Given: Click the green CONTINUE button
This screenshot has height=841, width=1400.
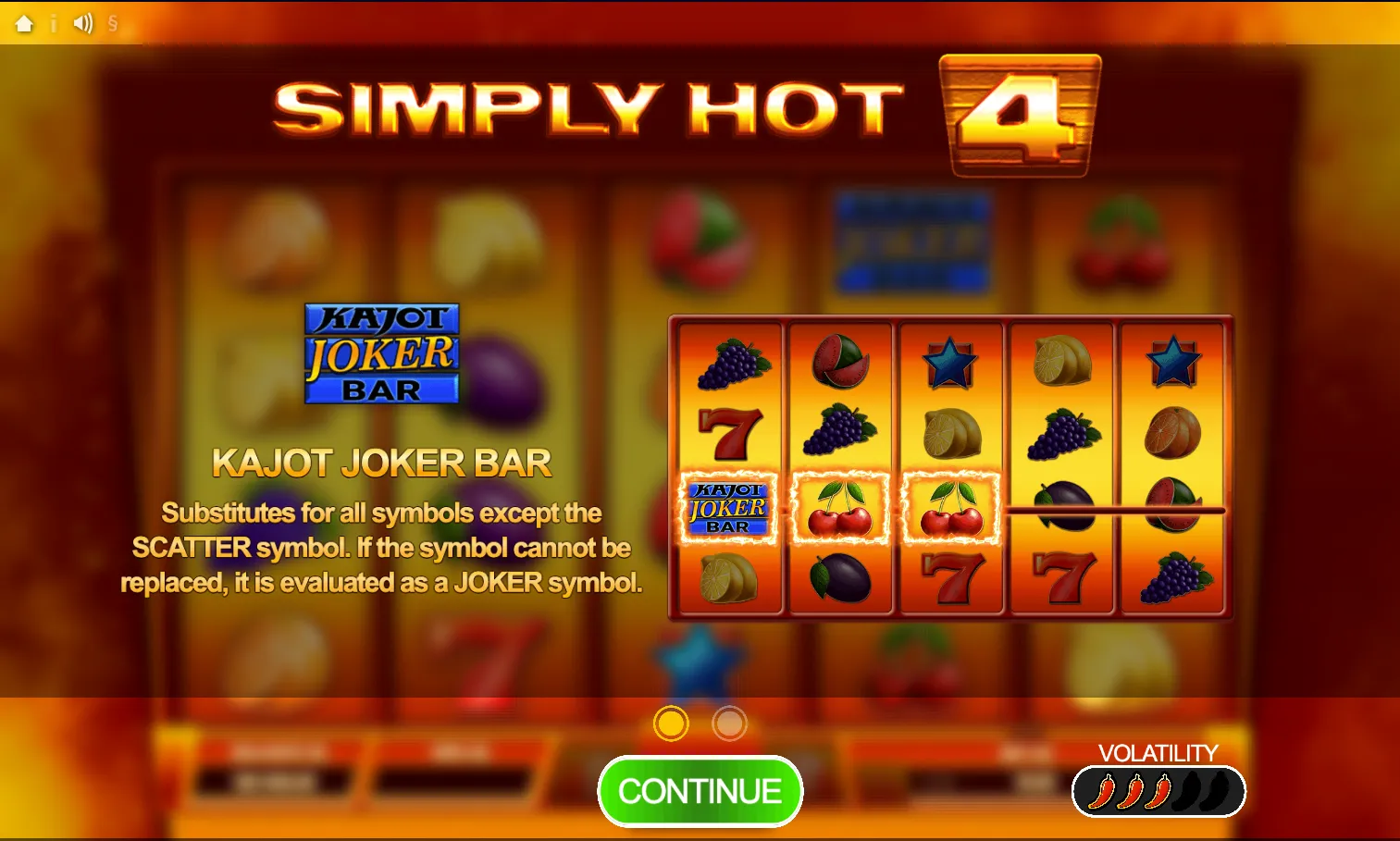Looking at the screenshot, I should point(700,791).
